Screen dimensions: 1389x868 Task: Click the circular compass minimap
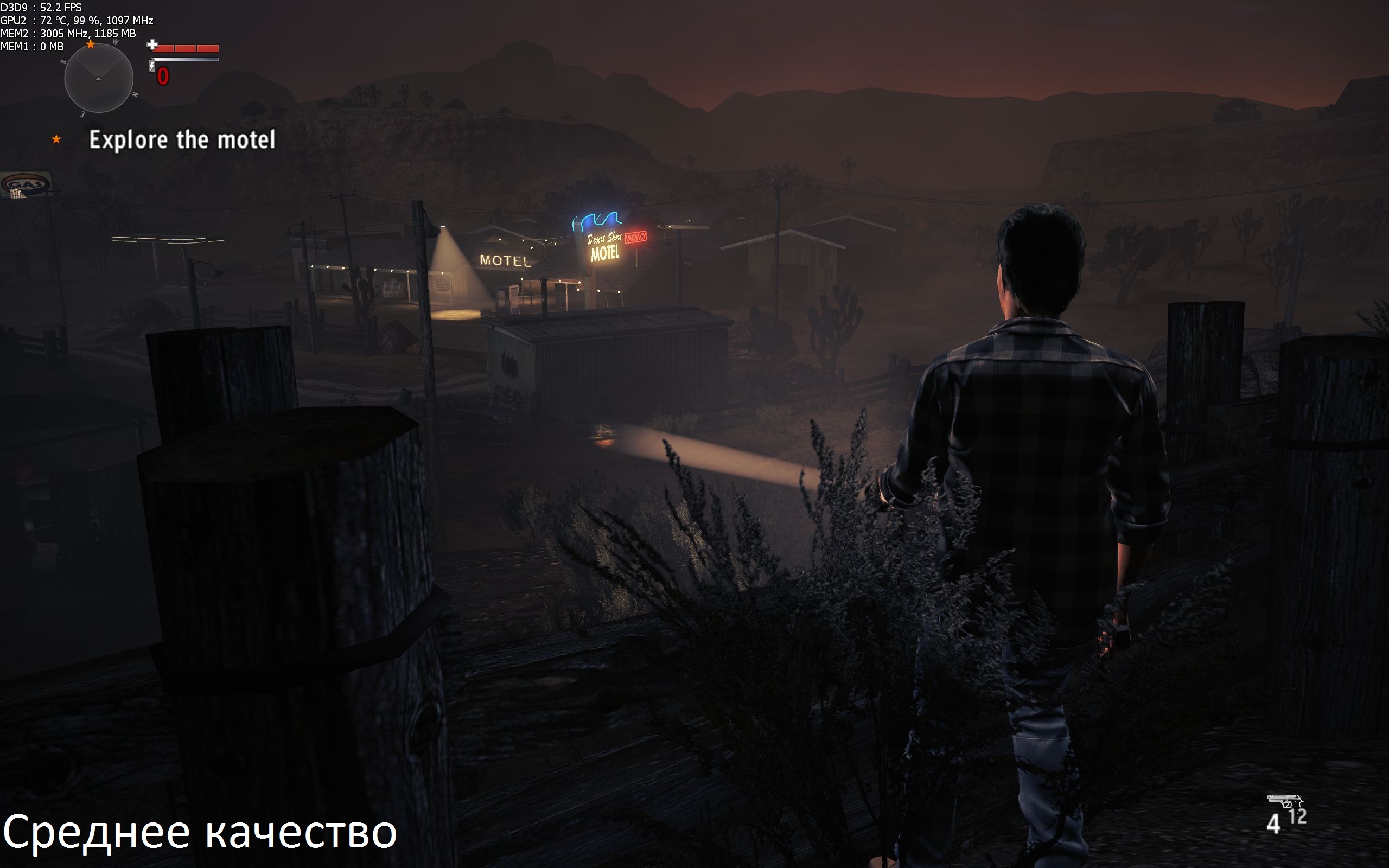[x=99, y=78]
